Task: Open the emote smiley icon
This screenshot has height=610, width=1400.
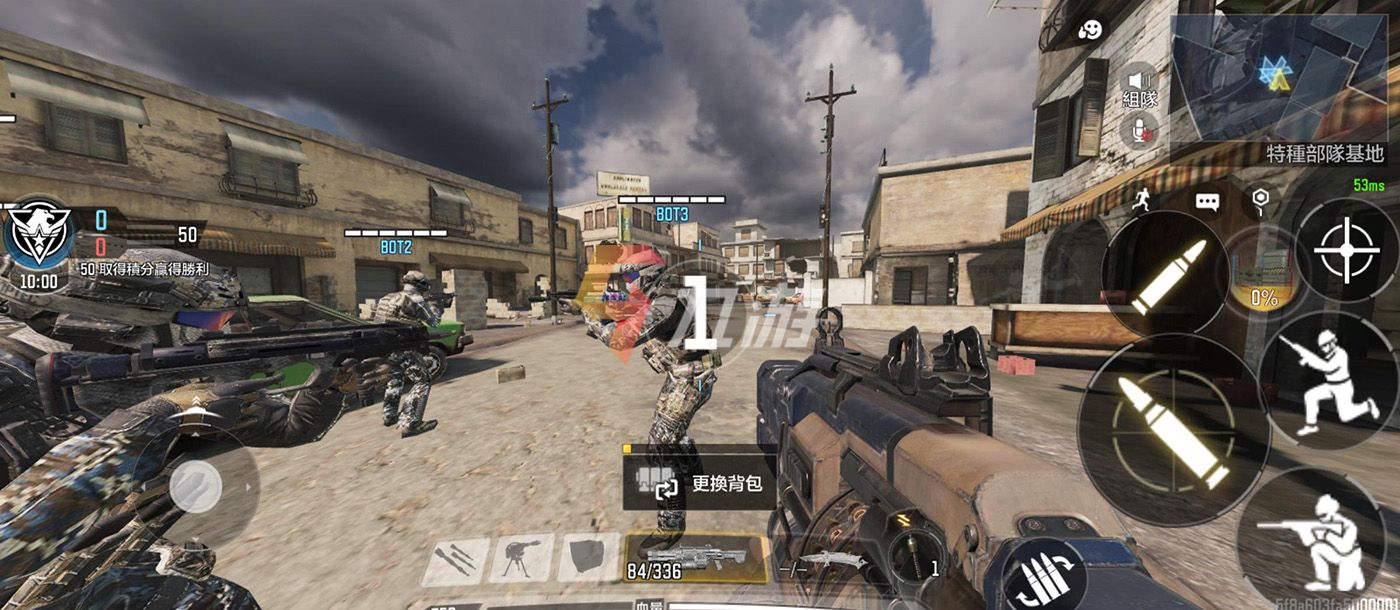Action: (1090, 30)
